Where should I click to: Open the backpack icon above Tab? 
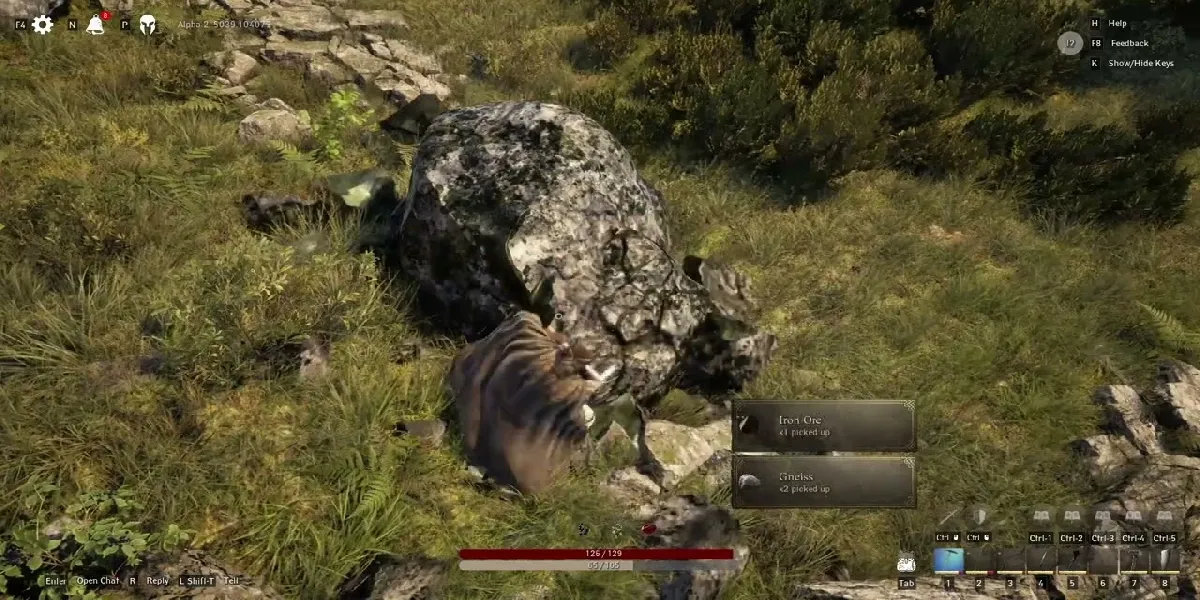tap(906, 563)
